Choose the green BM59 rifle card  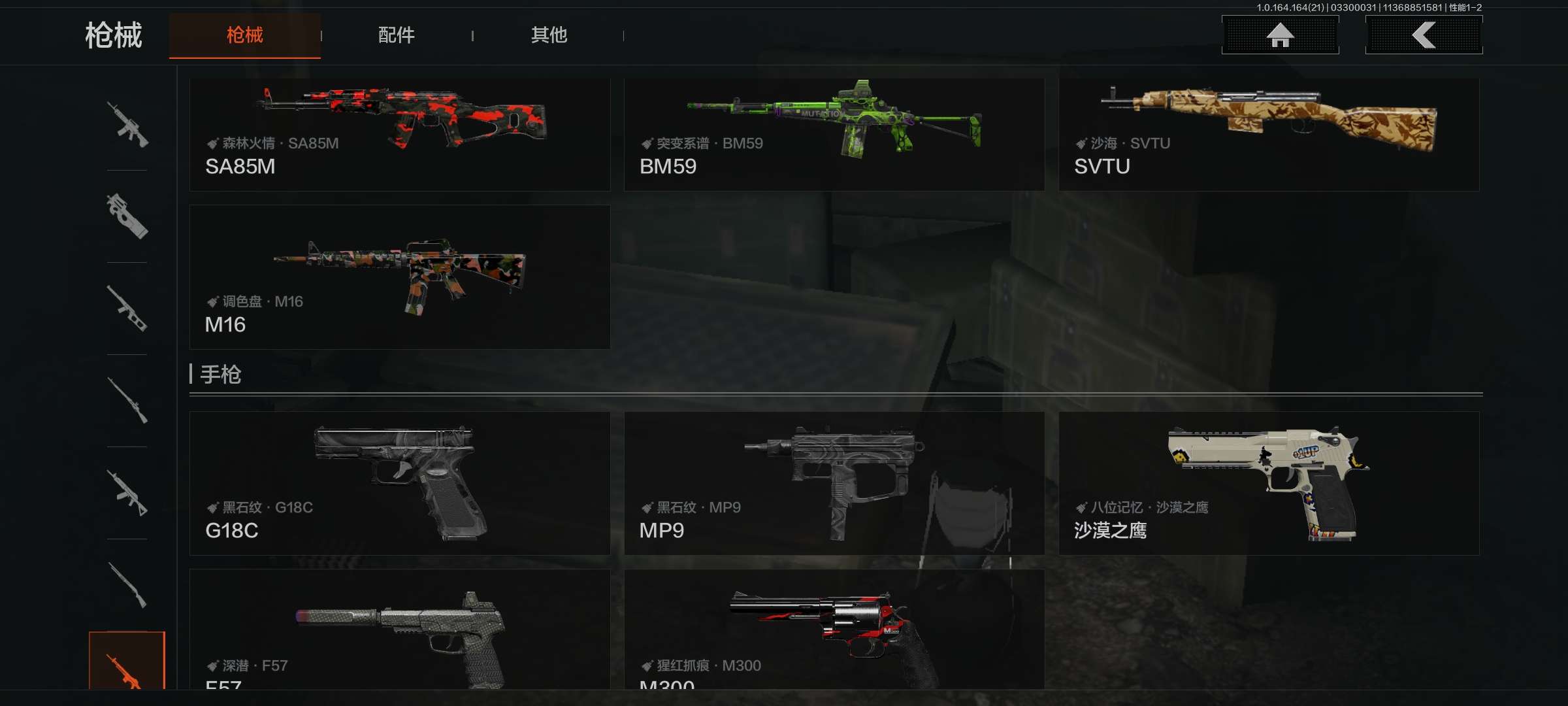coord(834,134)
